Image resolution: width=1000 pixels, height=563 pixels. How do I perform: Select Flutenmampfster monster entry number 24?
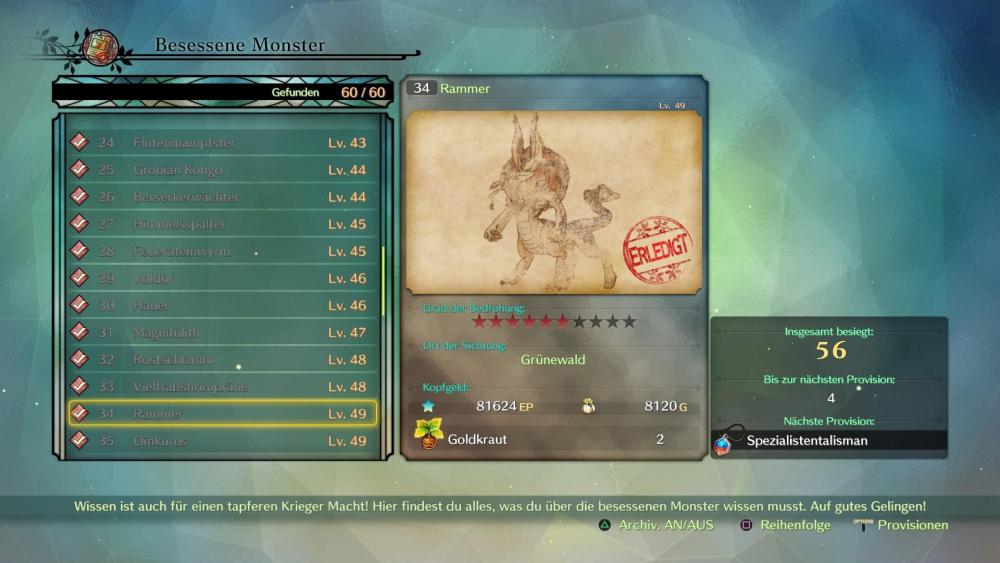(222, 143)
